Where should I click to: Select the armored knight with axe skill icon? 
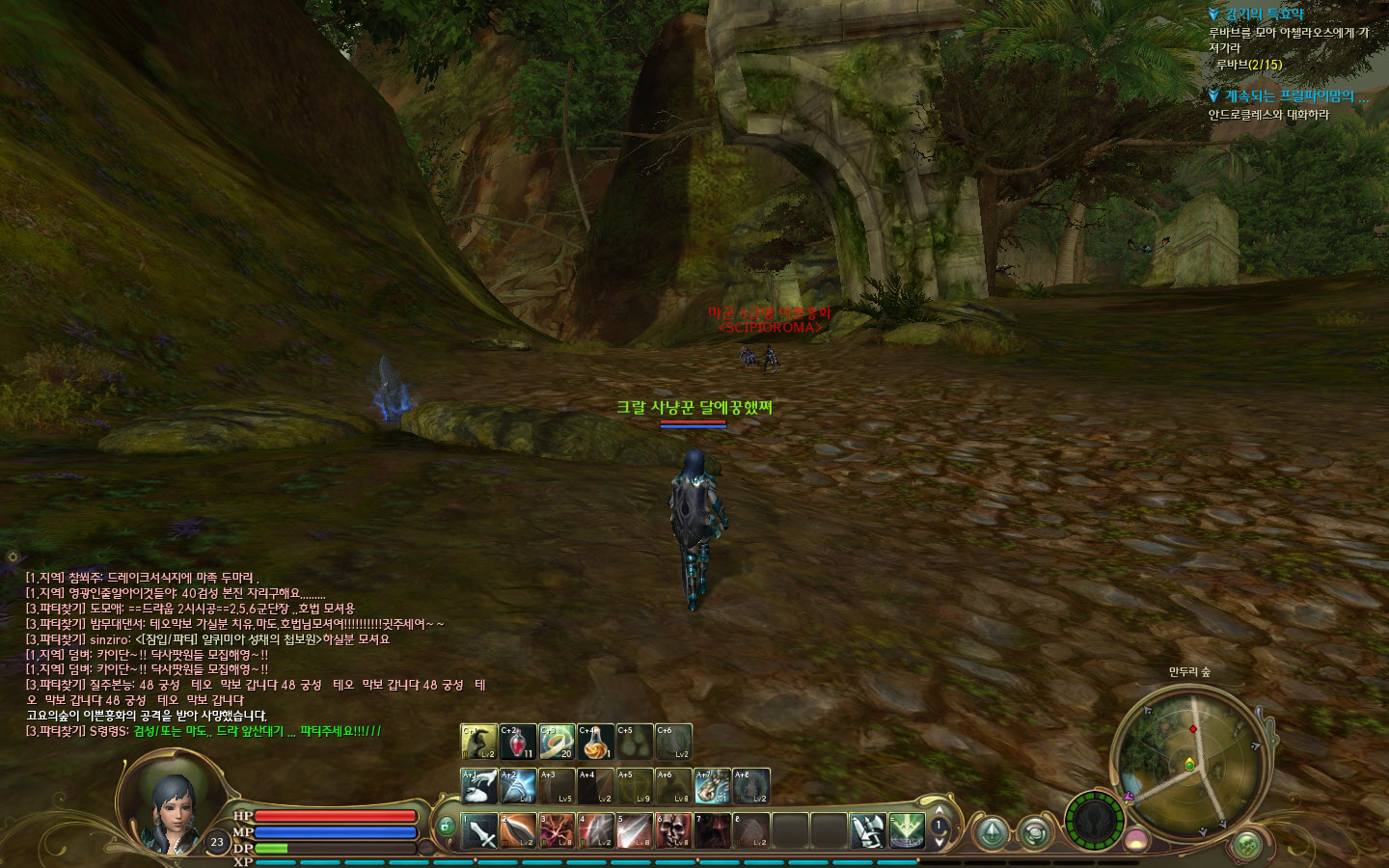tap(868, 830)
